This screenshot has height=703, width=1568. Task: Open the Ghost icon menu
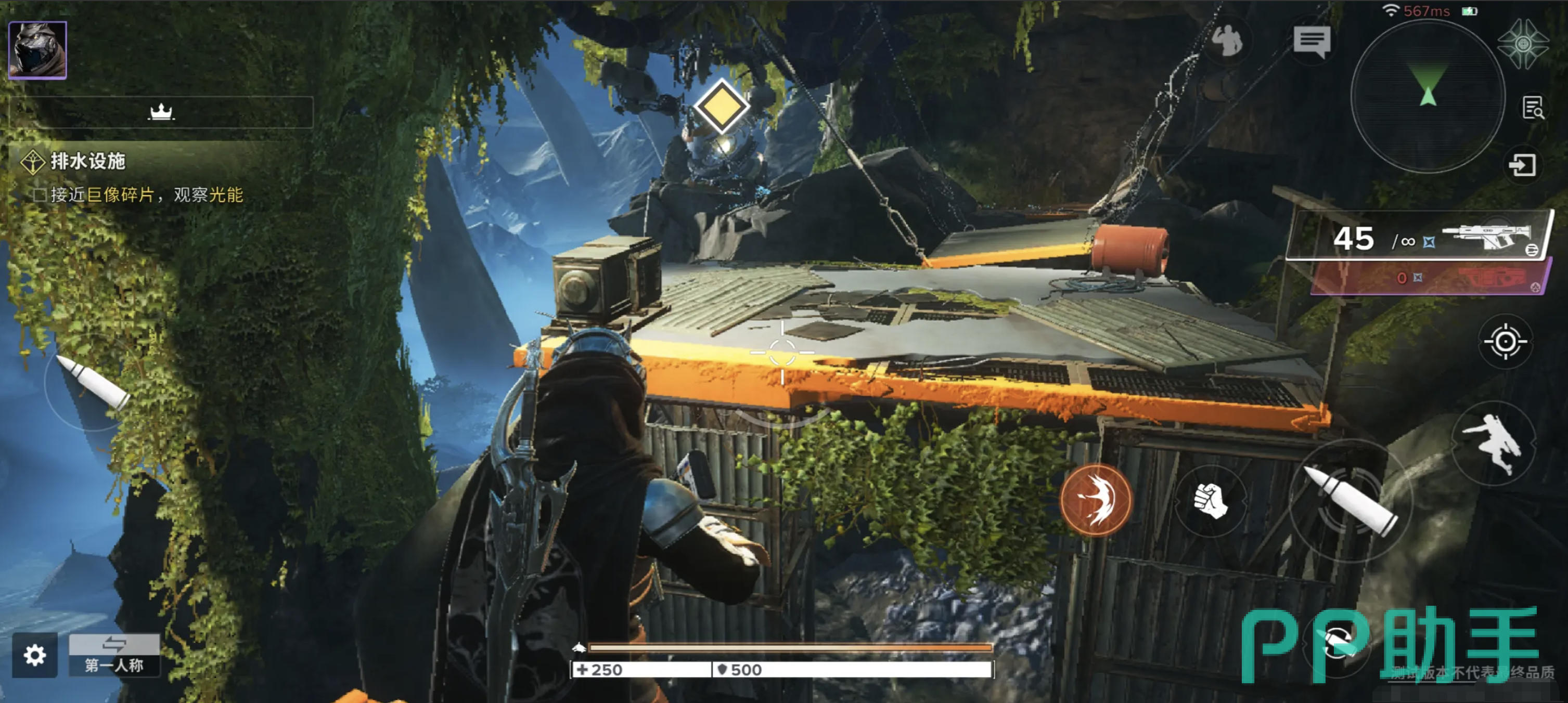click(1523, 44)
